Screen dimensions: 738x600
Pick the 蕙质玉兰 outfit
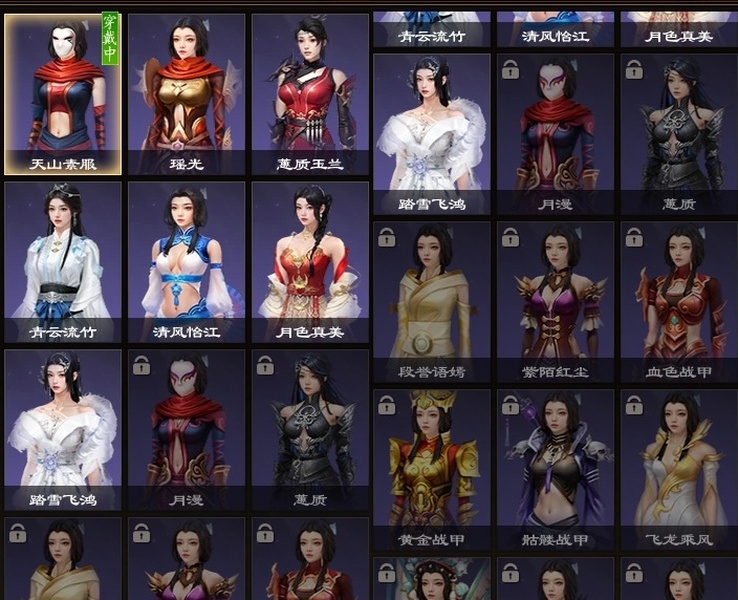point(310,94)
